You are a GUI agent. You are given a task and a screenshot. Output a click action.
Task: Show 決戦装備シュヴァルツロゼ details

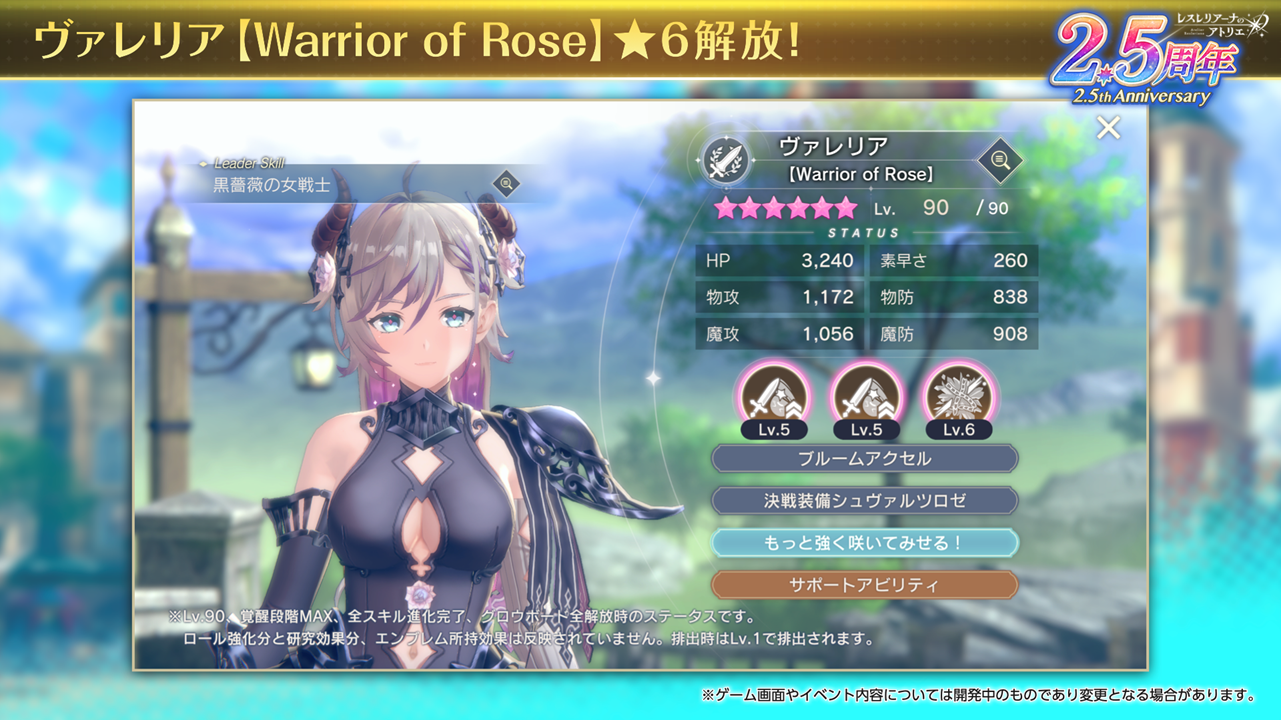pyautogui.click(x=864, y=501)
